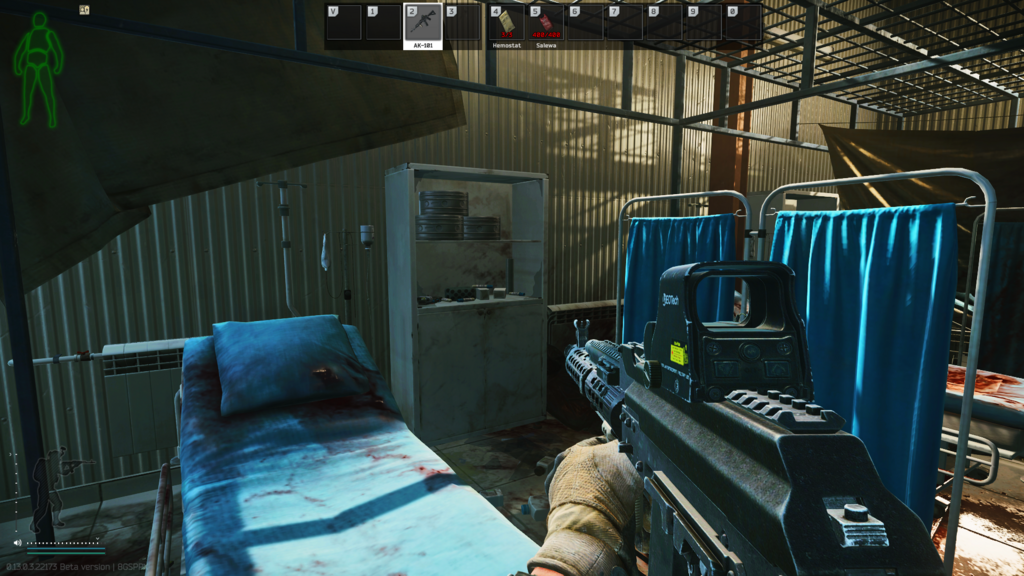Select the AK-101 weapon slot
1024x576 pixels.
[x=422, y=23]
